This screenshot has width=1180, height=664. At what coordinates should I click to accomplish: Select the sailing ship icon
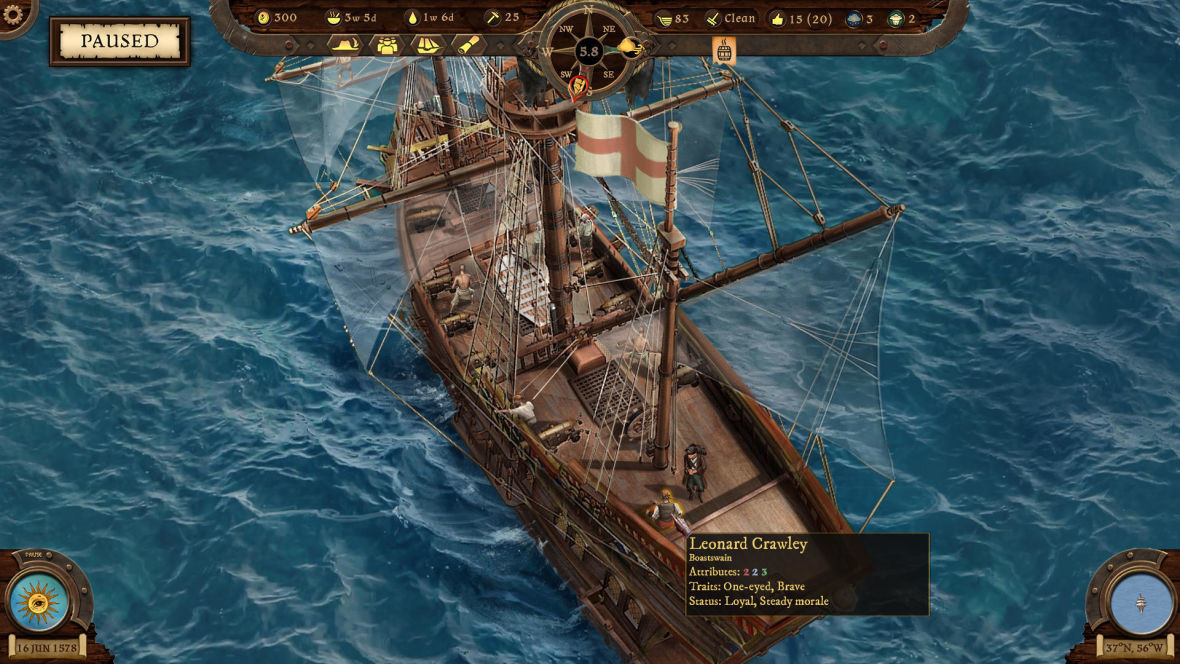[427, 45]
